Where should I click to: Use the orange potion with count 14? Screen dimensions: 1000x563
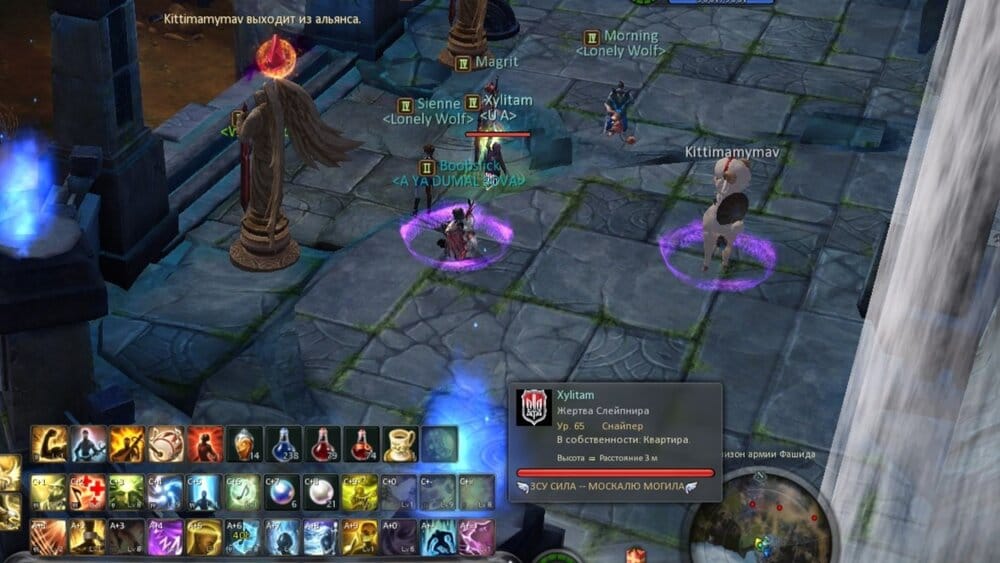pos(244,443)
